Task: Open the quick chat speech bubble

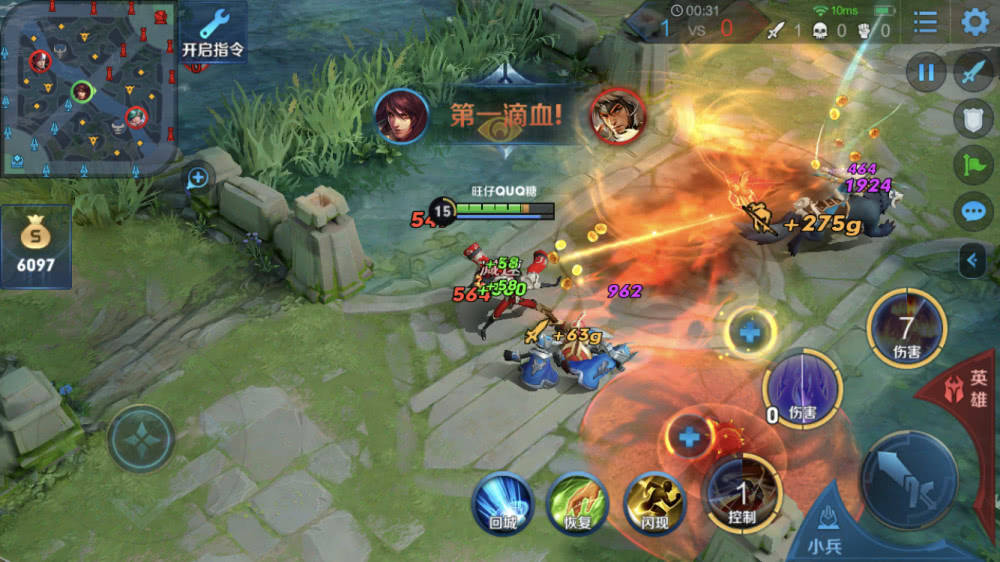Action: [973, 212]
